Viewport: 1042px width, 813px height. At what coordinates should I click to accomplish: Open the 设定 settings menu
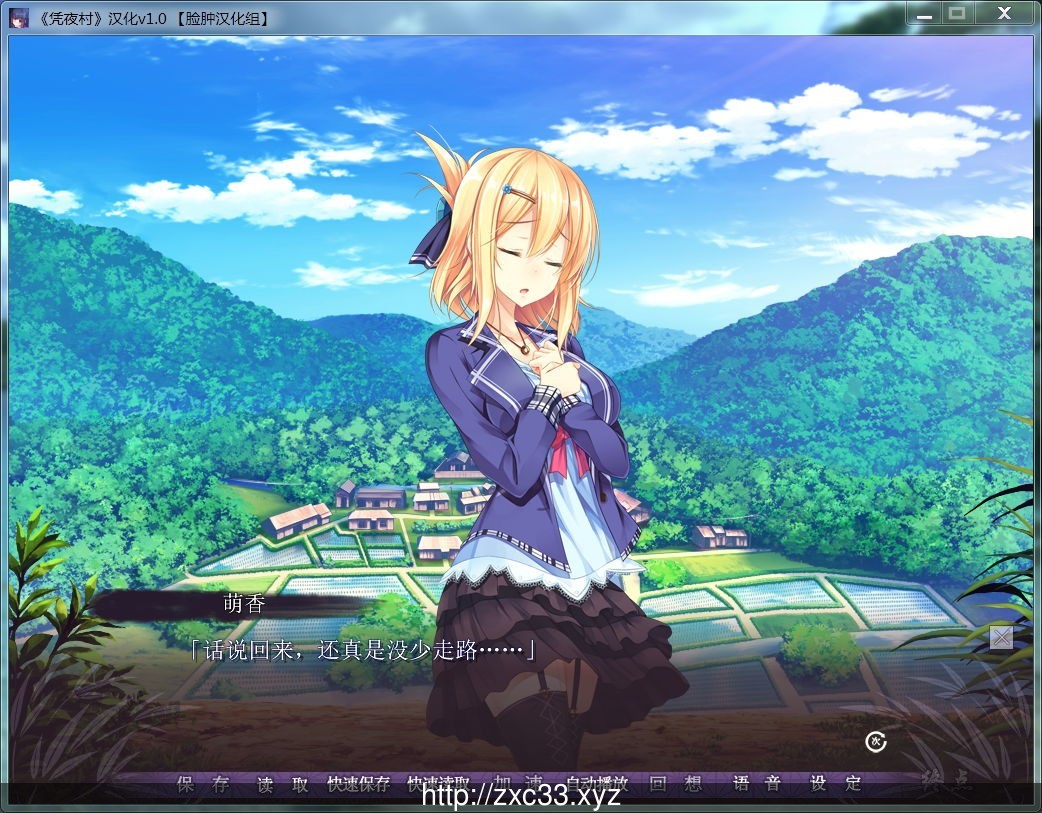point(835,784)
